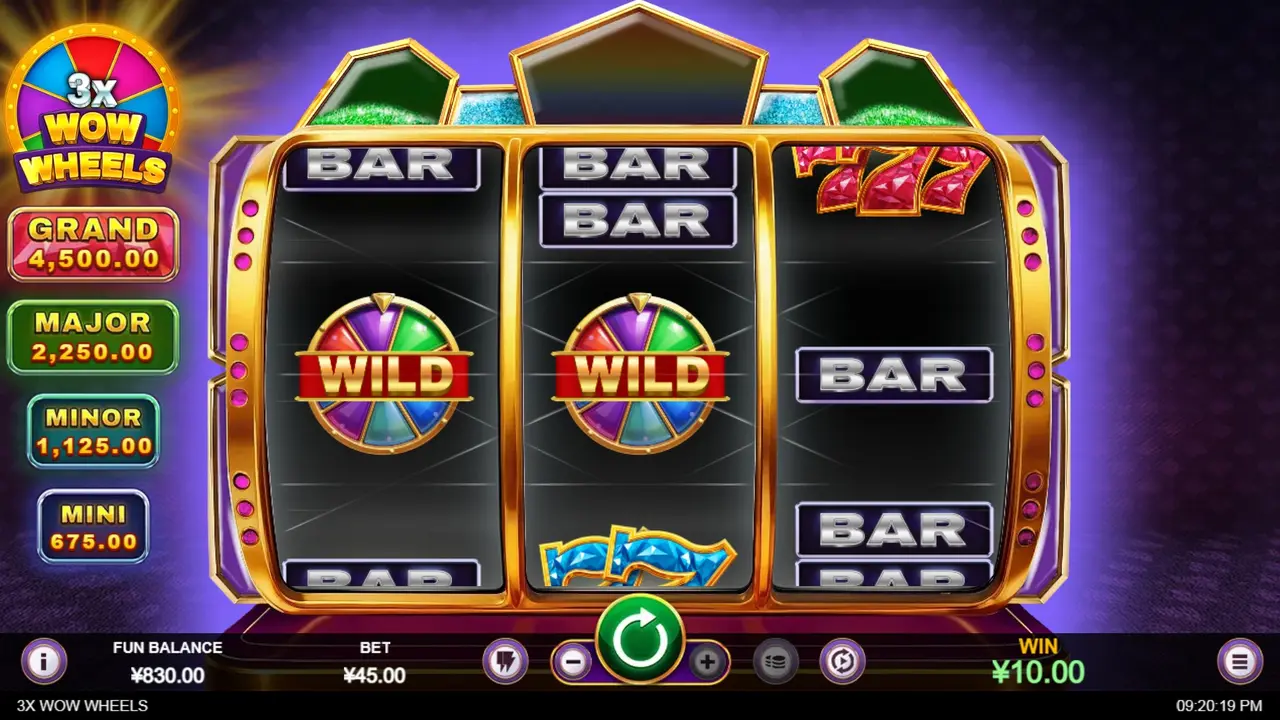Click the Bet ¥45.00 display
The width and height of the screenshot is (1280, 720).
[x=374, y=660]
